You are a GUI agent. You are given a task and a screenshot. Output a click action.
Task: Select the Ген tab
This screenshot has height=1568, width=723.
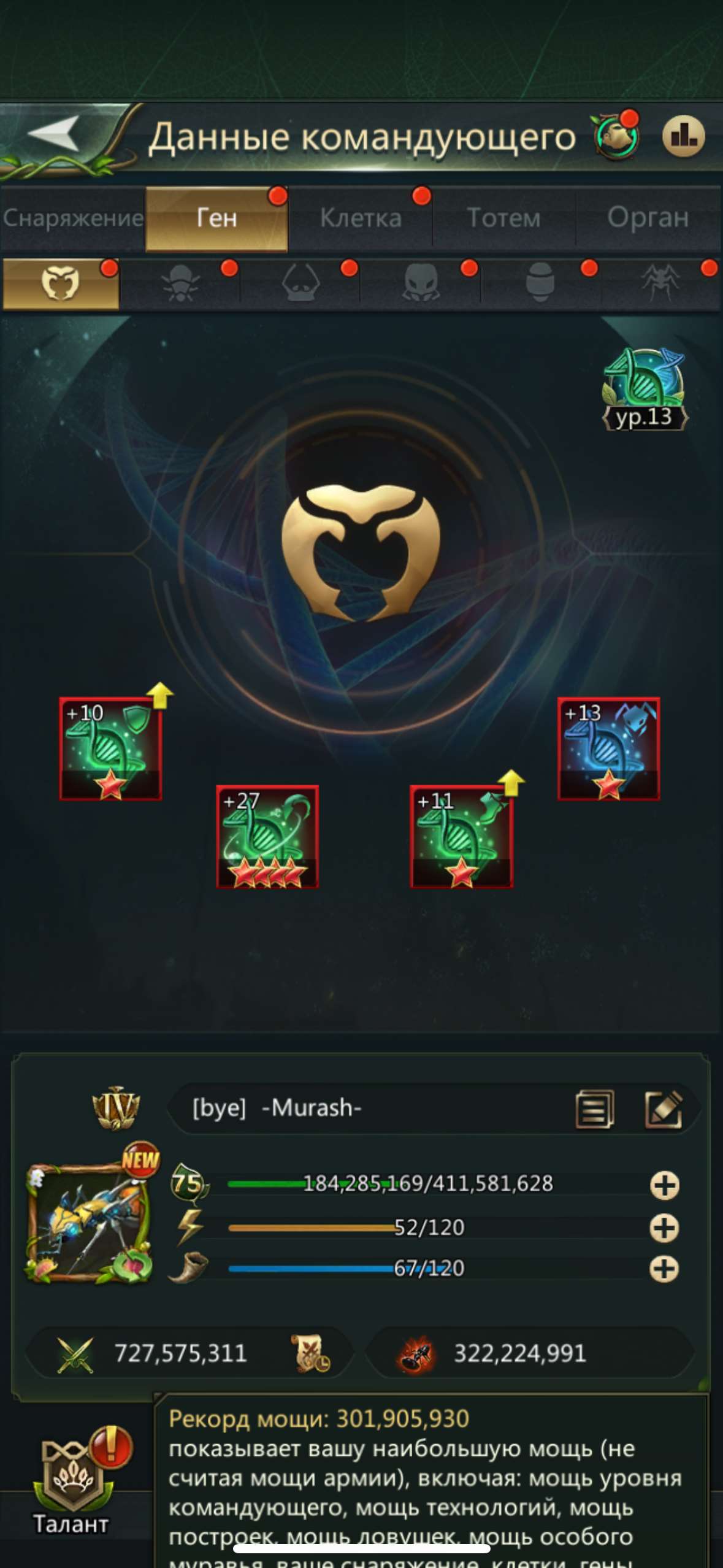(x=216, y=218)
